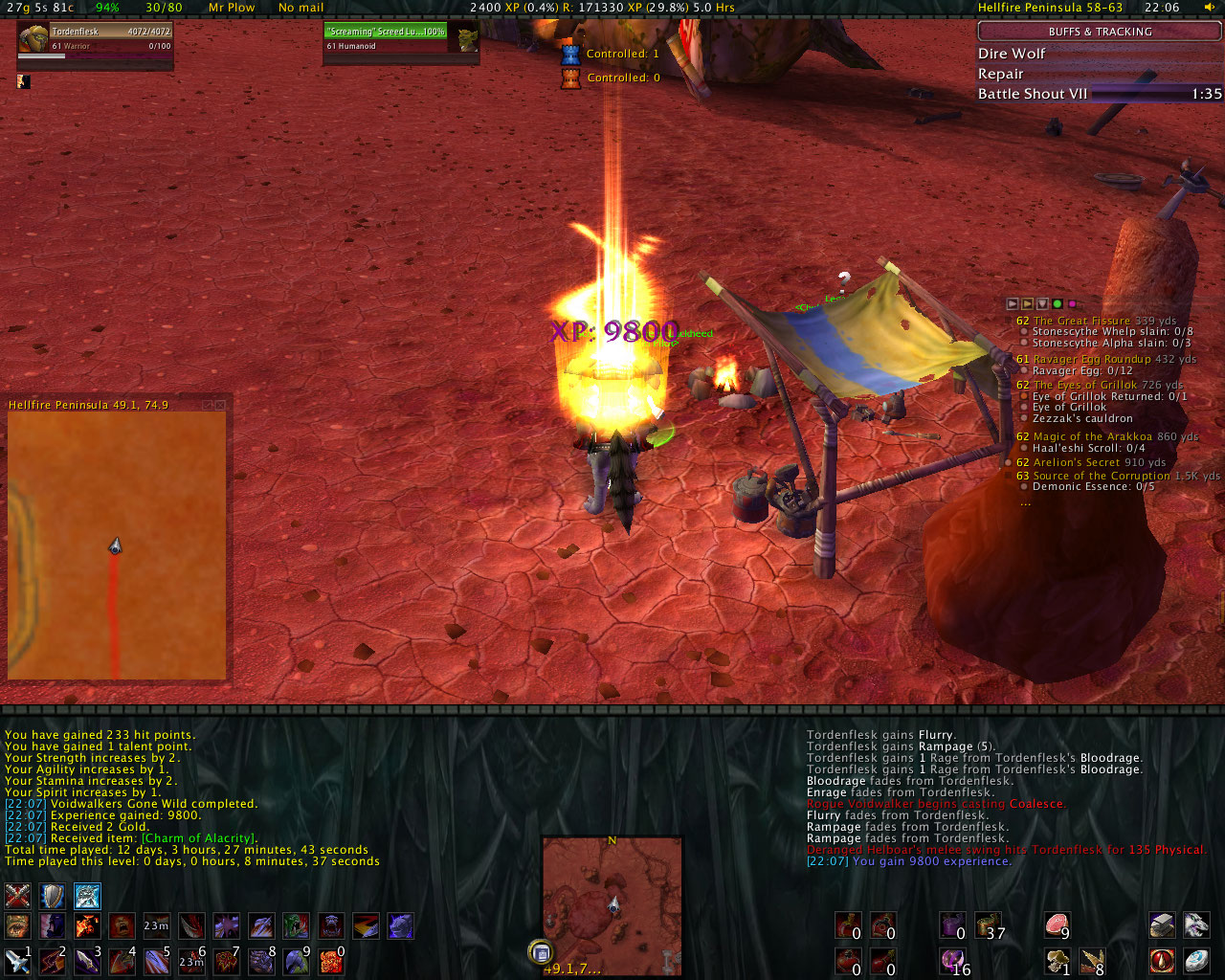The image size is (1225, 980).
Task: Activate the sword ability in slot 1
Action: 17,960
